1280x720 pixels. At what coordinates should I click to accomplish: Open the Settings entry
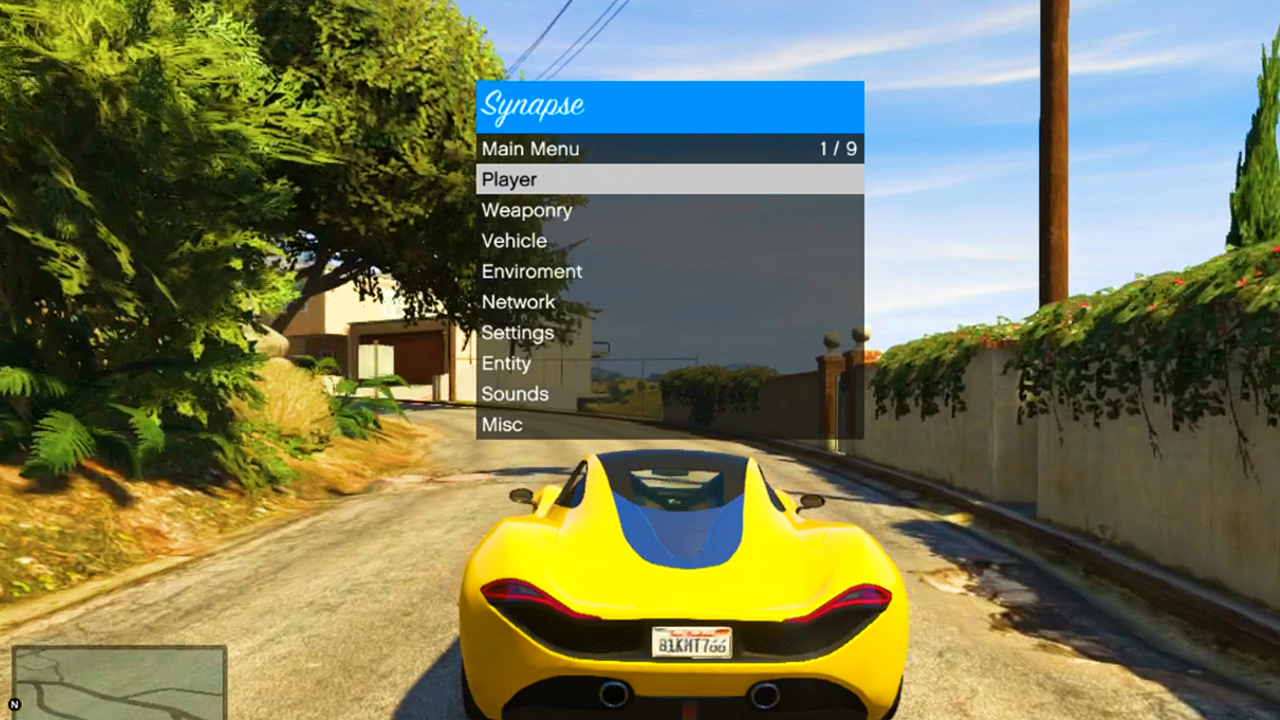pos(669,333)
